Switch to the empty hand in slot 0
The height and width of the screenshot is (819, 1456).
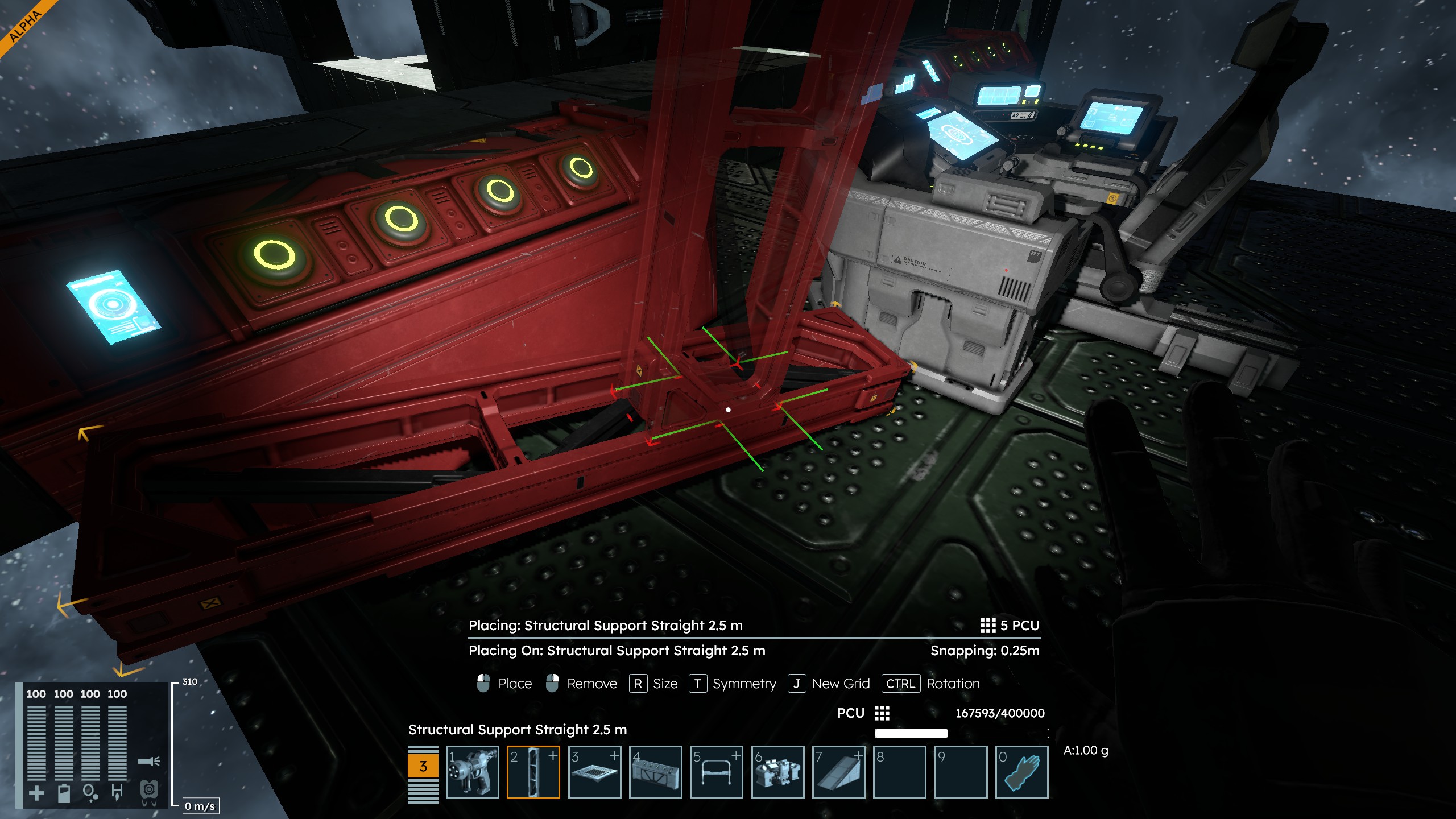coord(1022,772)
